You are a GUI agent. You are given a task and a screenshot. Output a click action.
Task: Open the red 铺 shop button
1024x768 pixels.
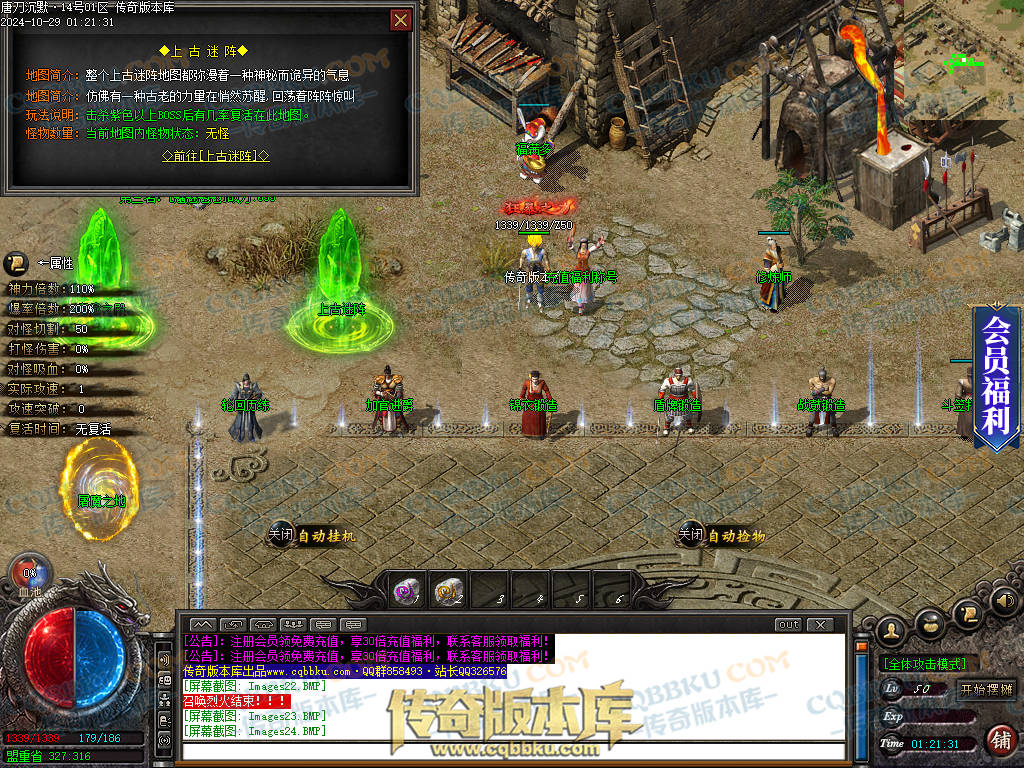[999, 740]
